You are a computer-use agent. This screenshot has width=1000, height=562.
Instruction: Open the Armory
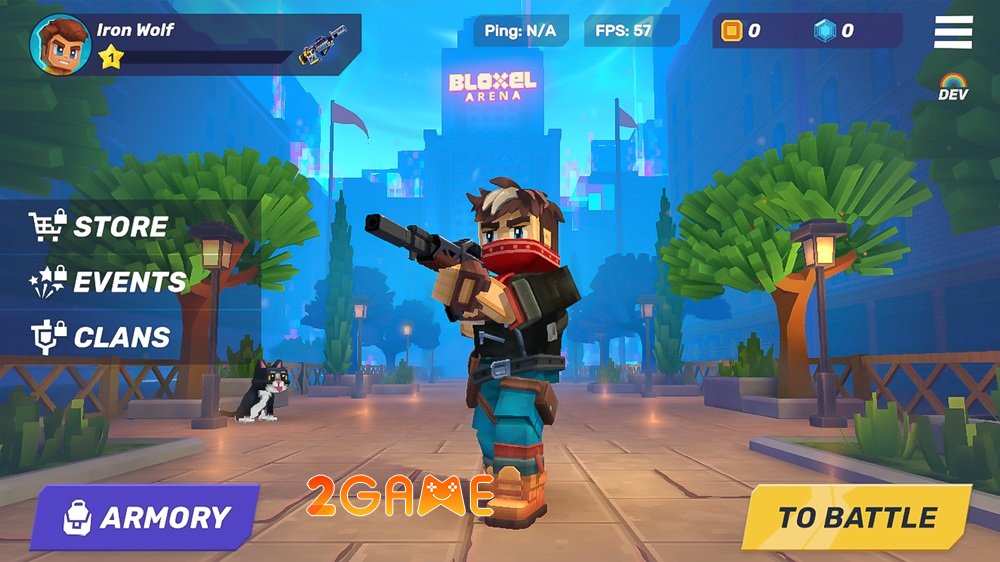tap(145, 517)
